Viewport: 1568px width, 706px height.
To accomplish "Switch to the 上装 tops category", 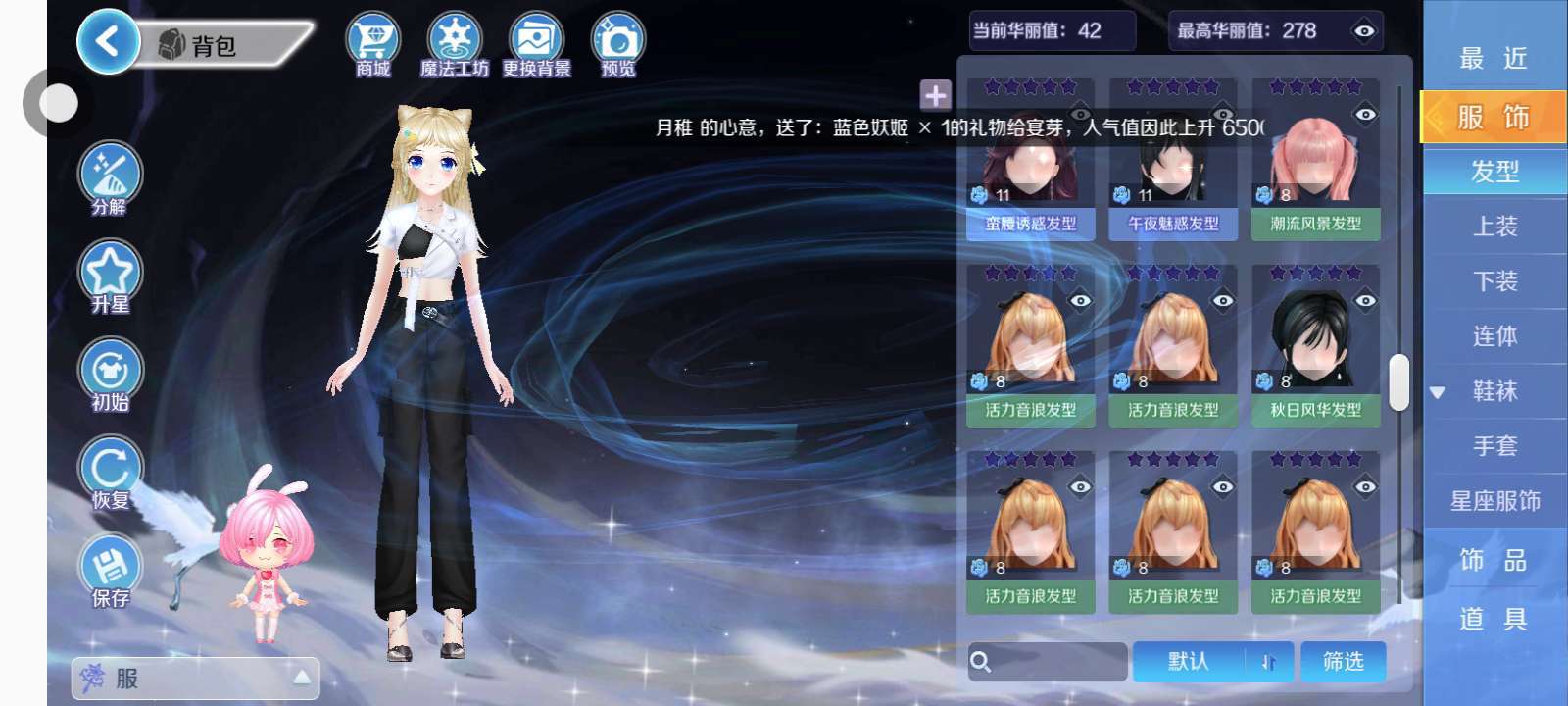I will tap(1494, 227).
